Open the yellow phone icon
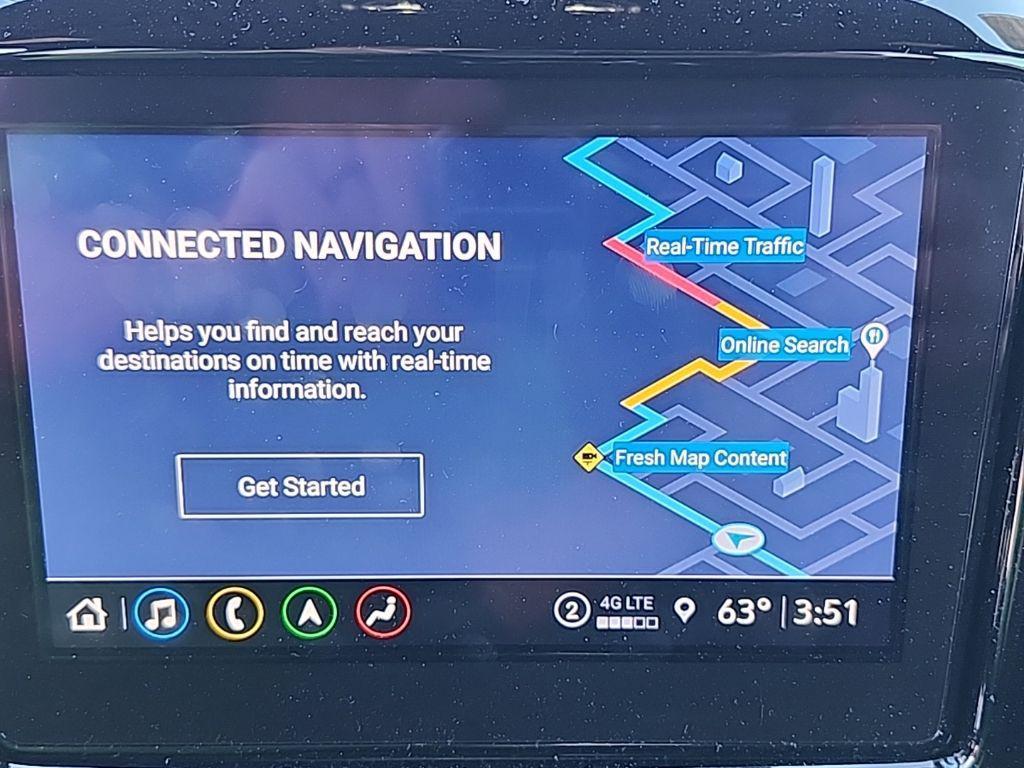 235,613
